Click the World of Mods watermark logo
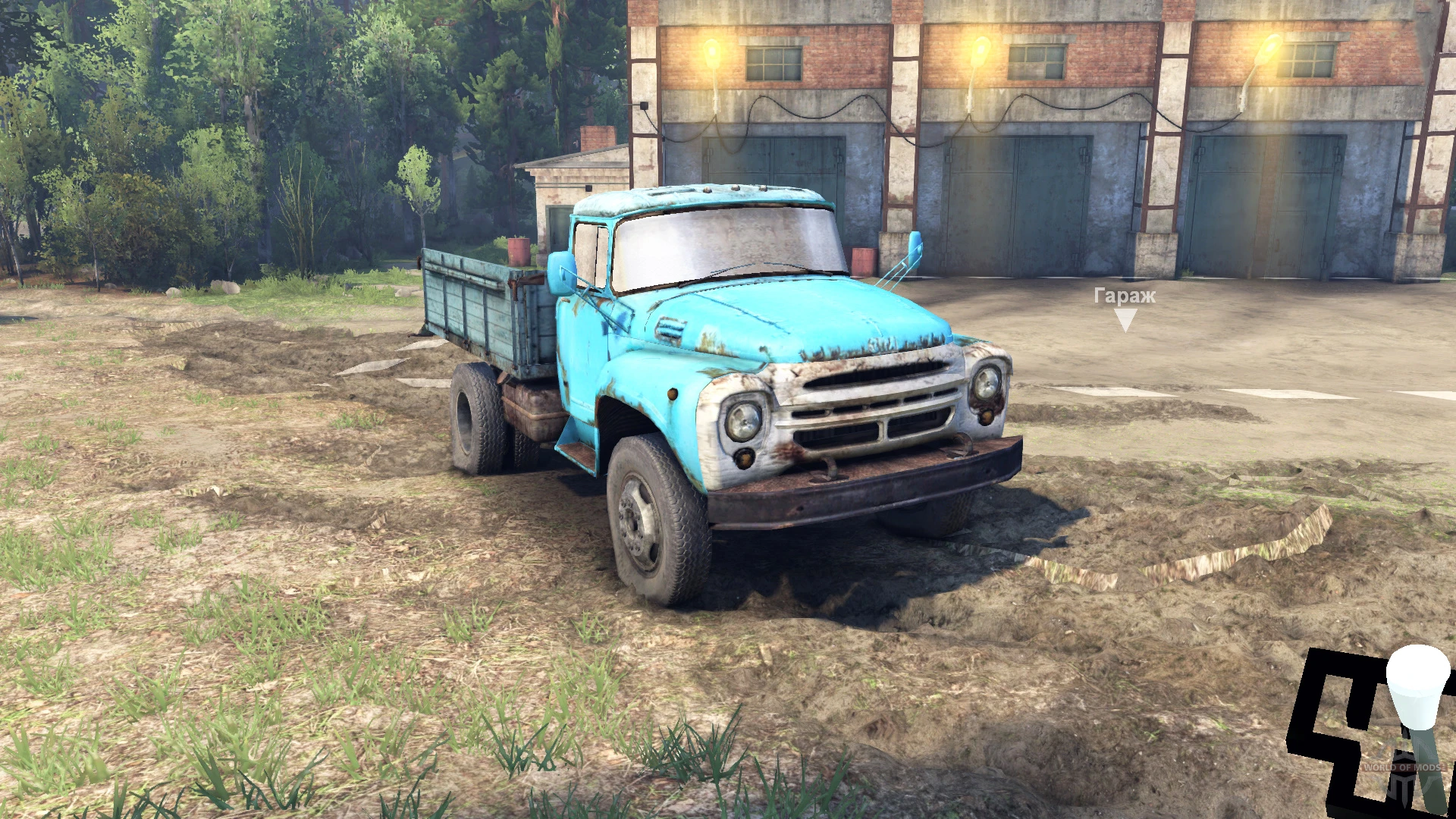The width and height of the screenshot is (1456, 819). [1404, 768]
